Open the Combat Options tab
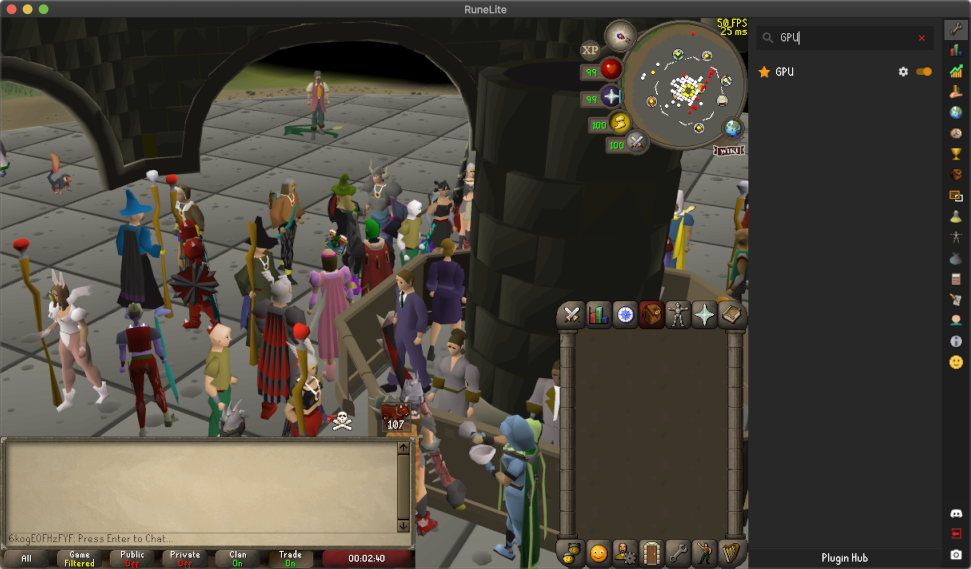971x569 pixels. (x=572, y=315)
